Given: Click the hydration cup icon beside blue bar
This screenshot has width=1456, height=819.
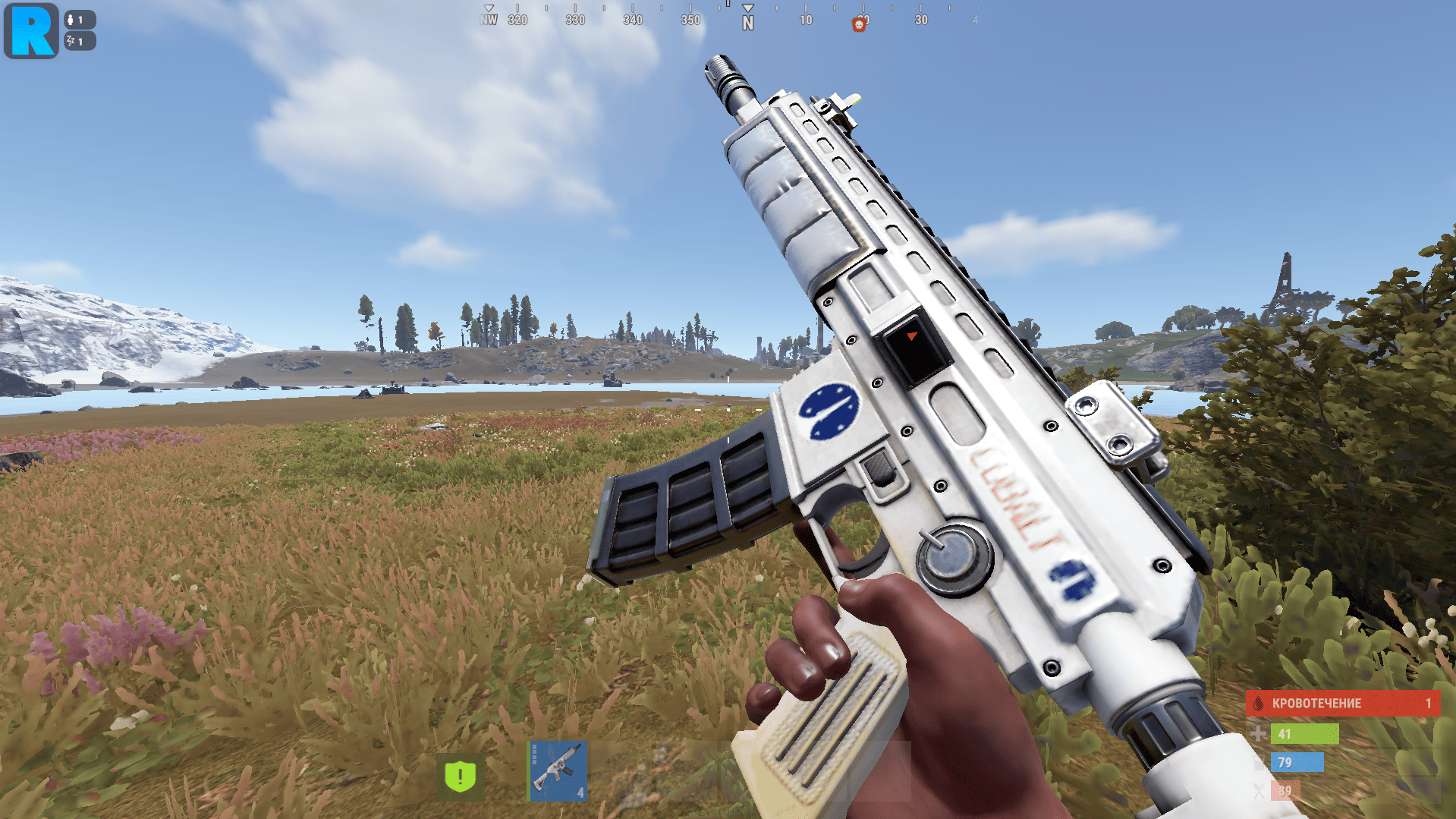Looking at the screenshot, I should click(1259, 764).
